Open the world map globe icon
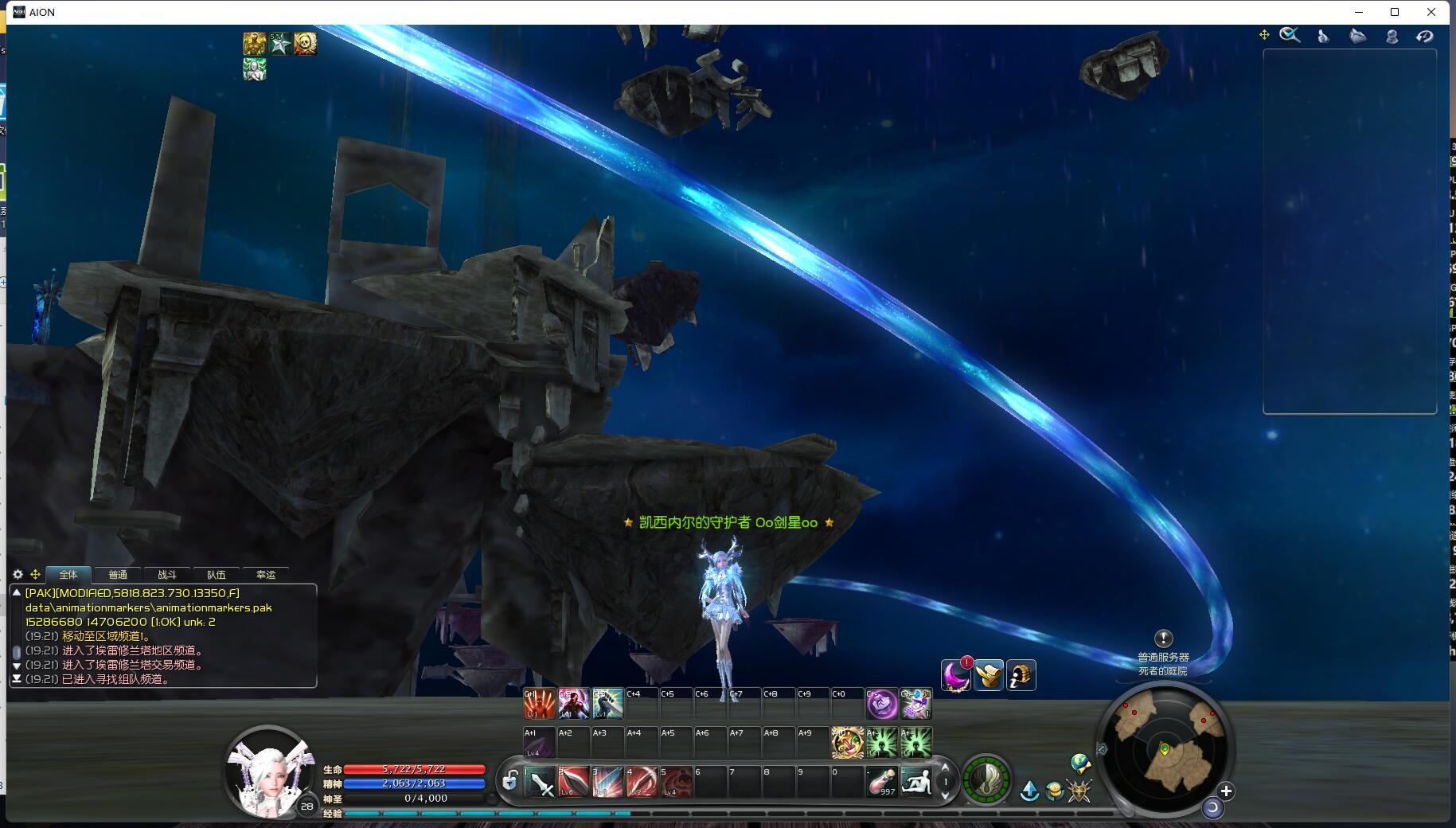This screenshot has width=1456, height=828. tap(1080, 764)
